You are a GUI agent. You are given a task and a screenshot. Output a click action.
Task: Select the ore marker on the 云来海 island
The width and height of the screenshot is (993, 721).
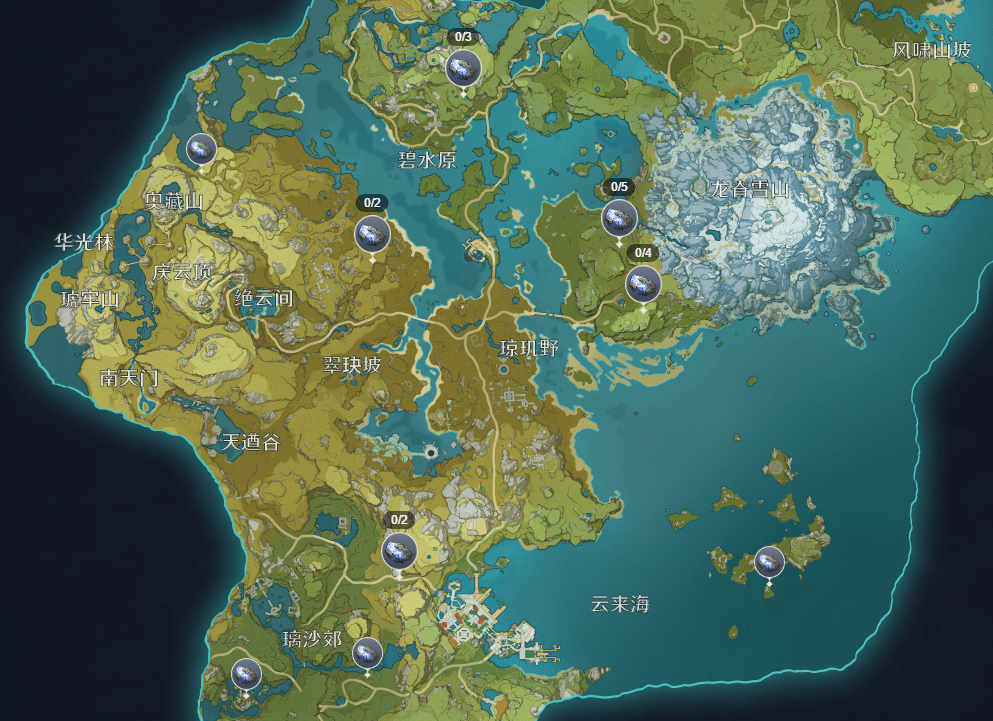point(769,561)
